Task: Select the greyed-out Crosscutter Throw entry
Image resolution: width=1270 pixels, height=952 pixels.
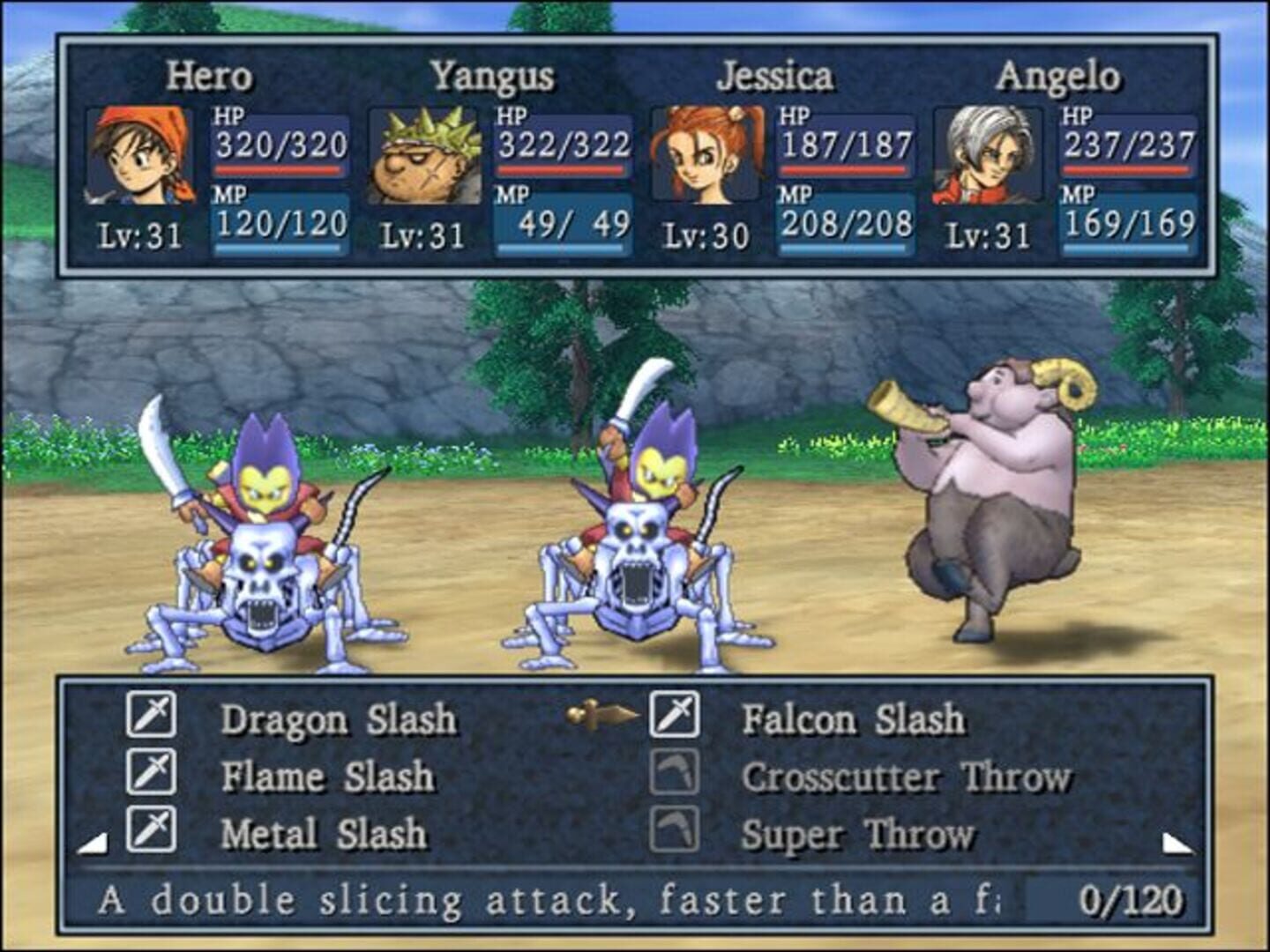Action: tap(906, 777)
